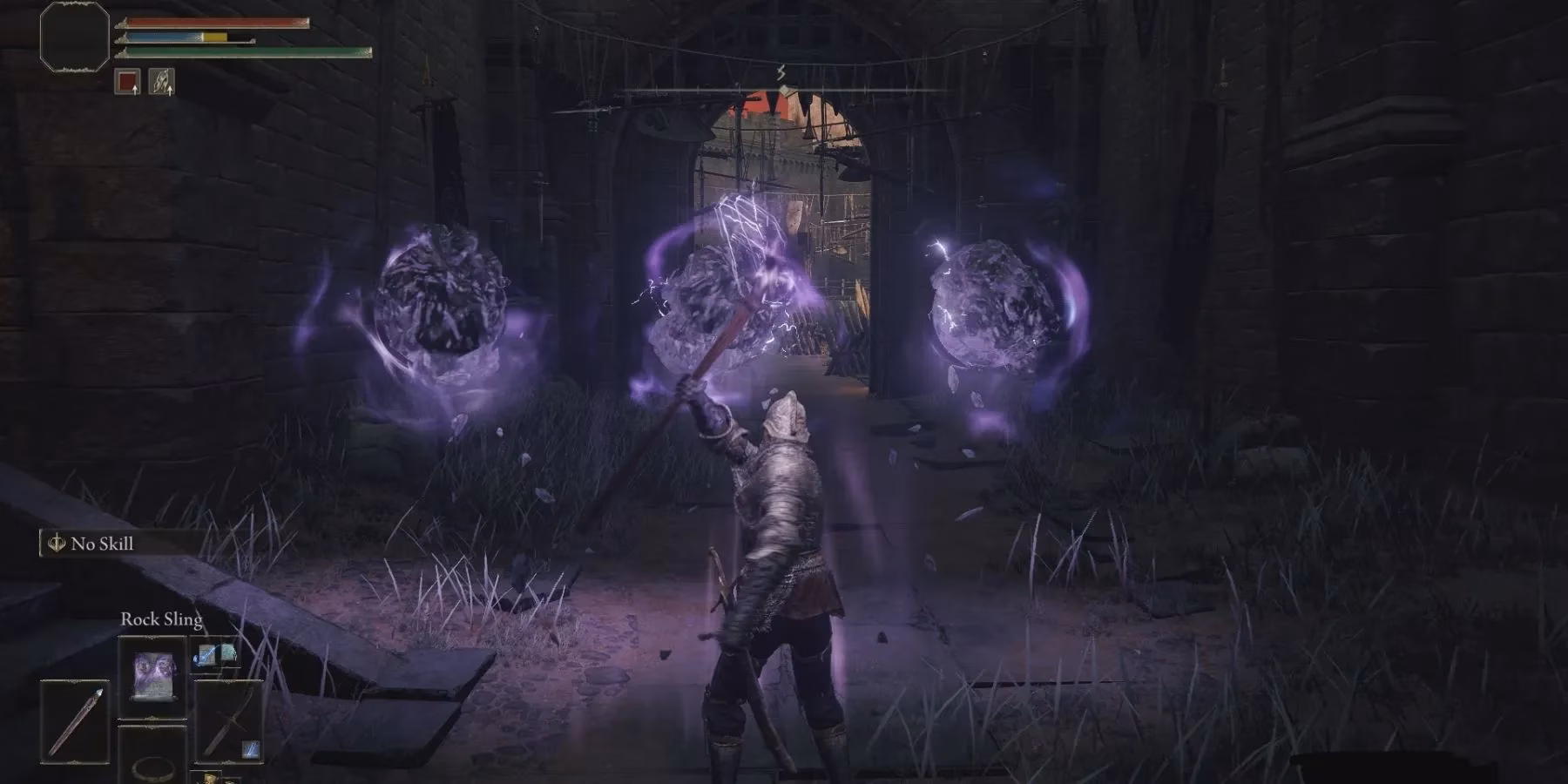Click the staff in the left armament slot
Viewport: 1568px width, 784px height.
(x=76, y=723)
